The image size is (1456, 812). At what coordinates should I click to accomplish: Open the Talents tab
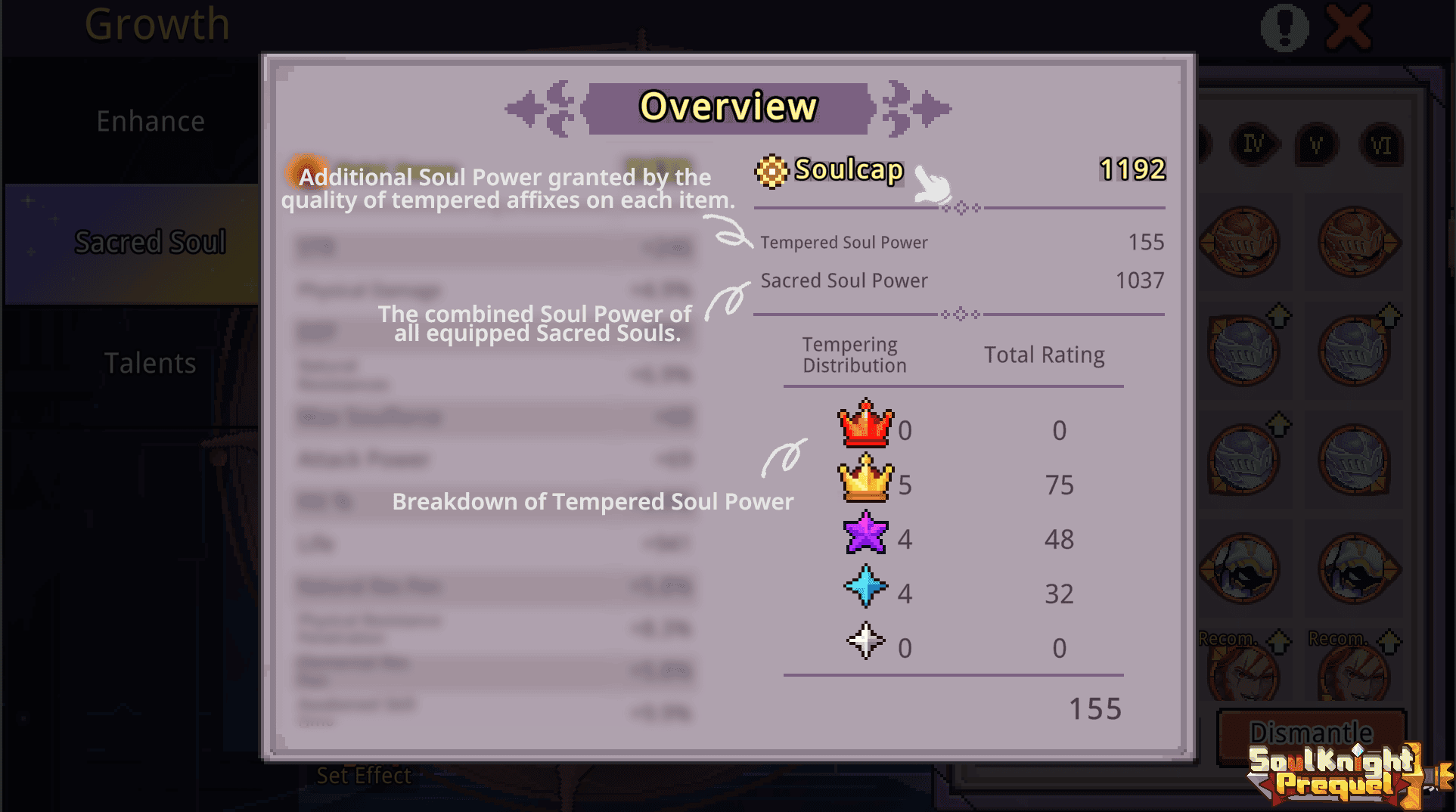coord(150,362)
